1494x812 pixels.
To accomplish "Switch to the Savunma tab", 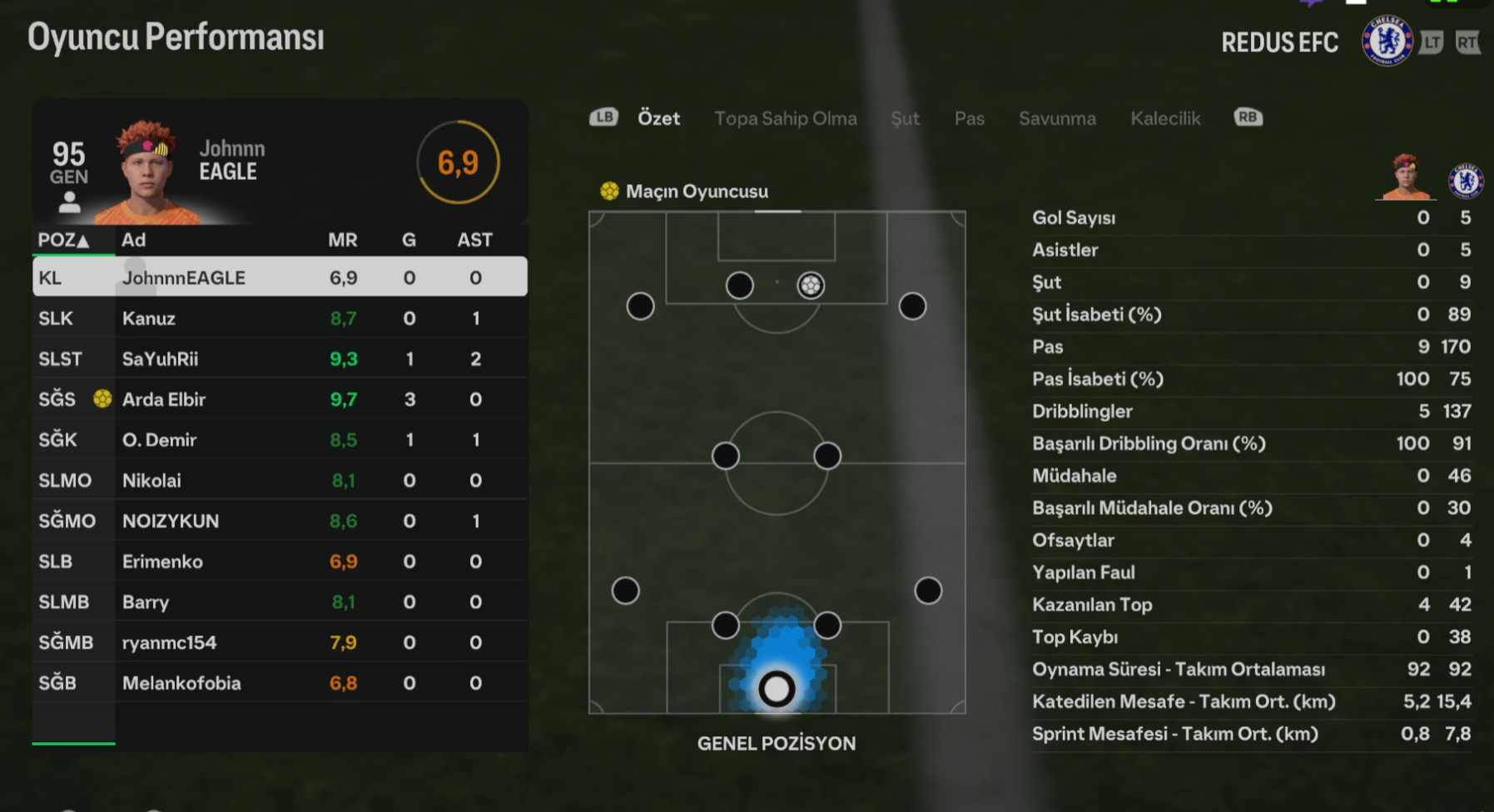I will coord(1057,118).
